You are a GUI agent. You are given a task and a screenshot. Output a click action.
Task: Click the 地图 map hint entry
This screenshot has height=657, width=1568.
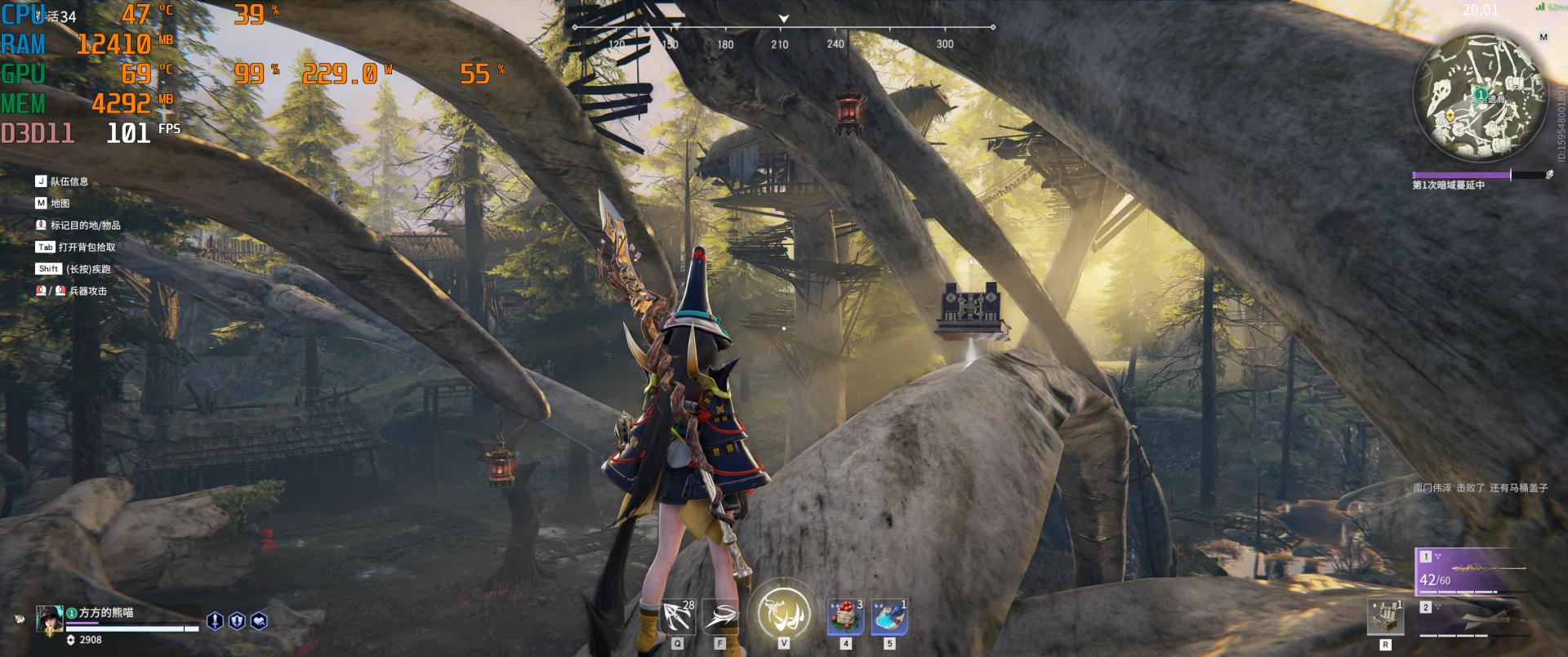point(60,203)
